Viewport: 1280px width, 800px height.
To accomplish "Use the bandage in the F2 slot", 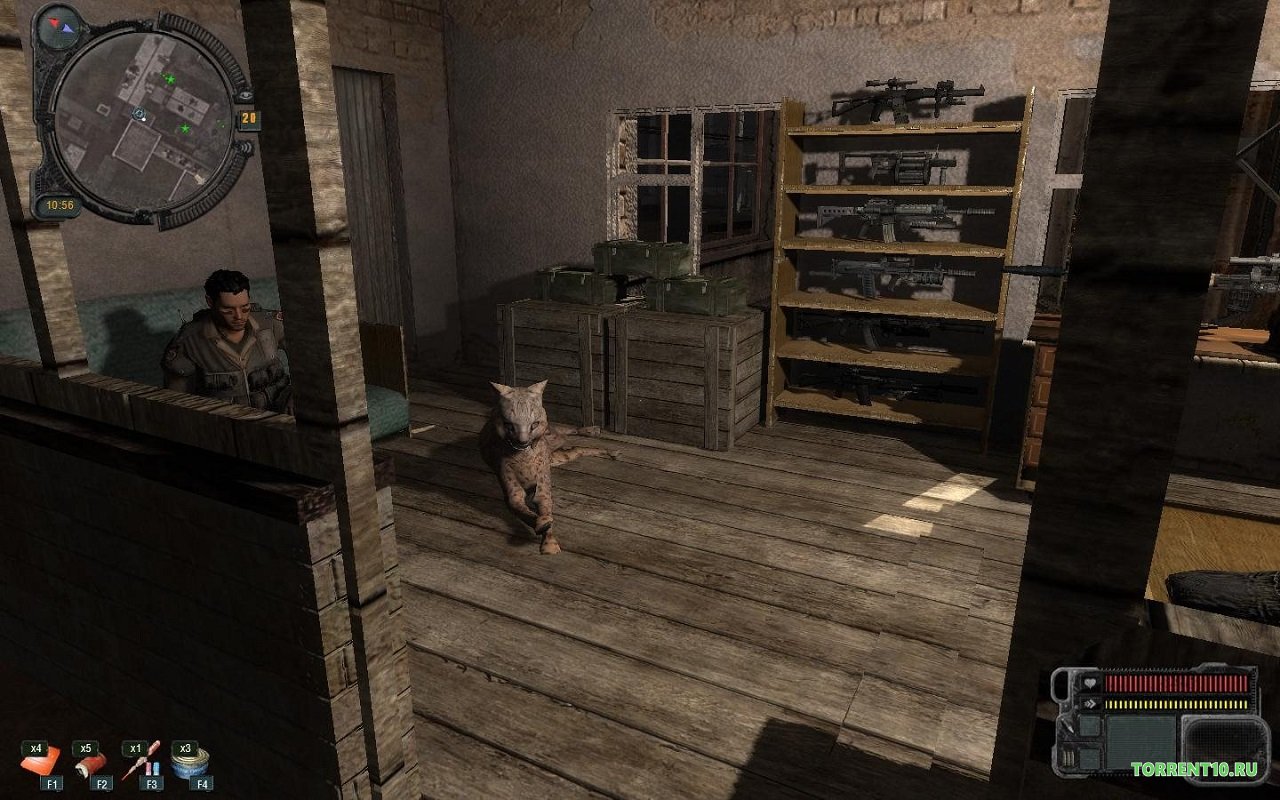I will (90, 765).
